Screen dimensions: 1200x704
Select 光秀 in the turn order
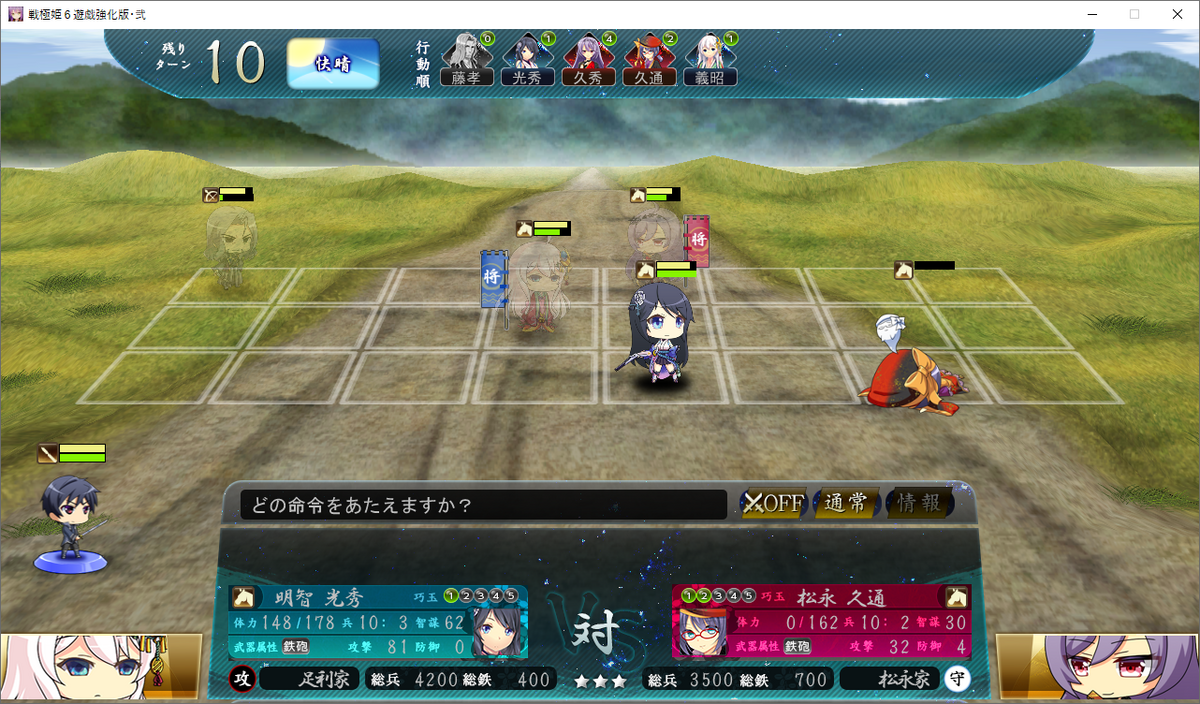coord(527,60)
